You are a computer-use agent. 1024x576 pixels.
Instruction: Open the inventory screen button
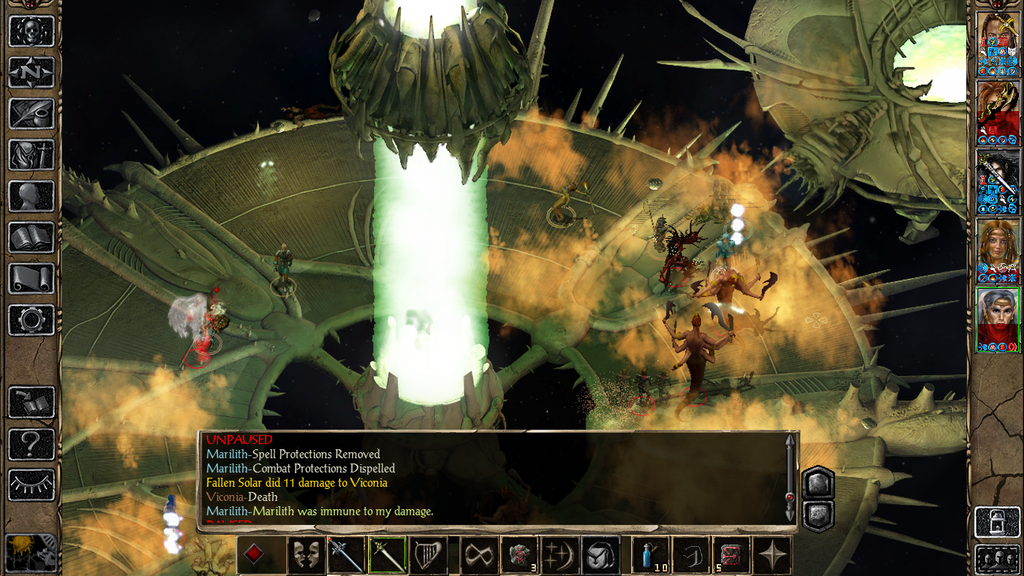point(31,154)
